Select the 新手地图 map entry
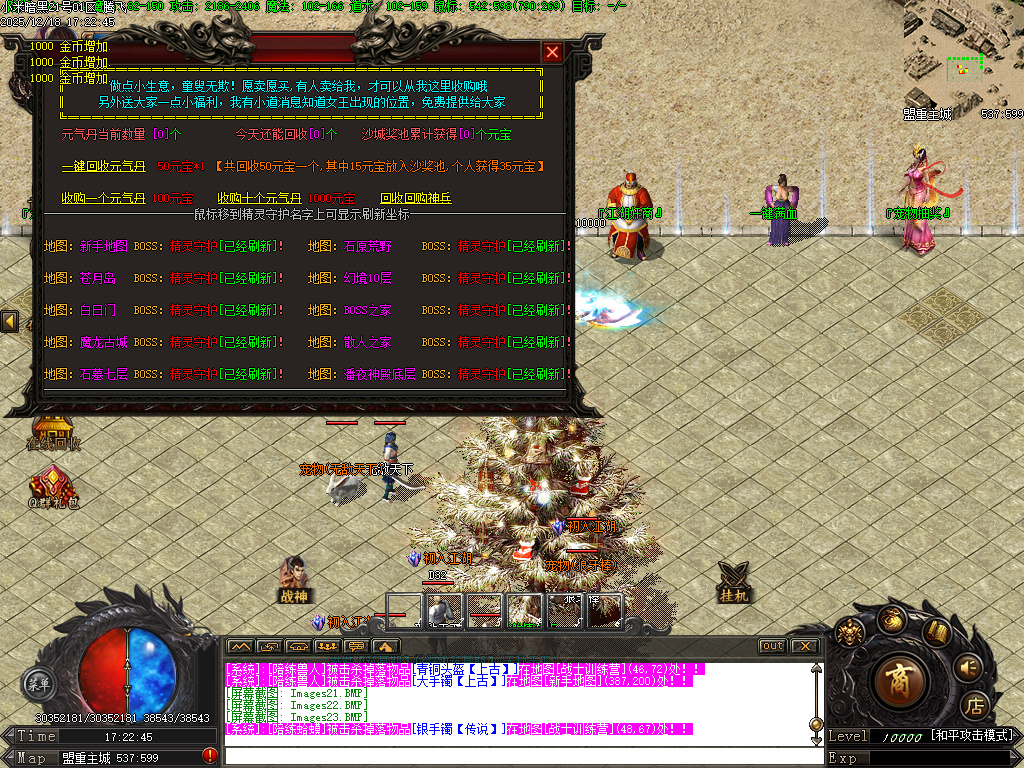 coord(104,246)
